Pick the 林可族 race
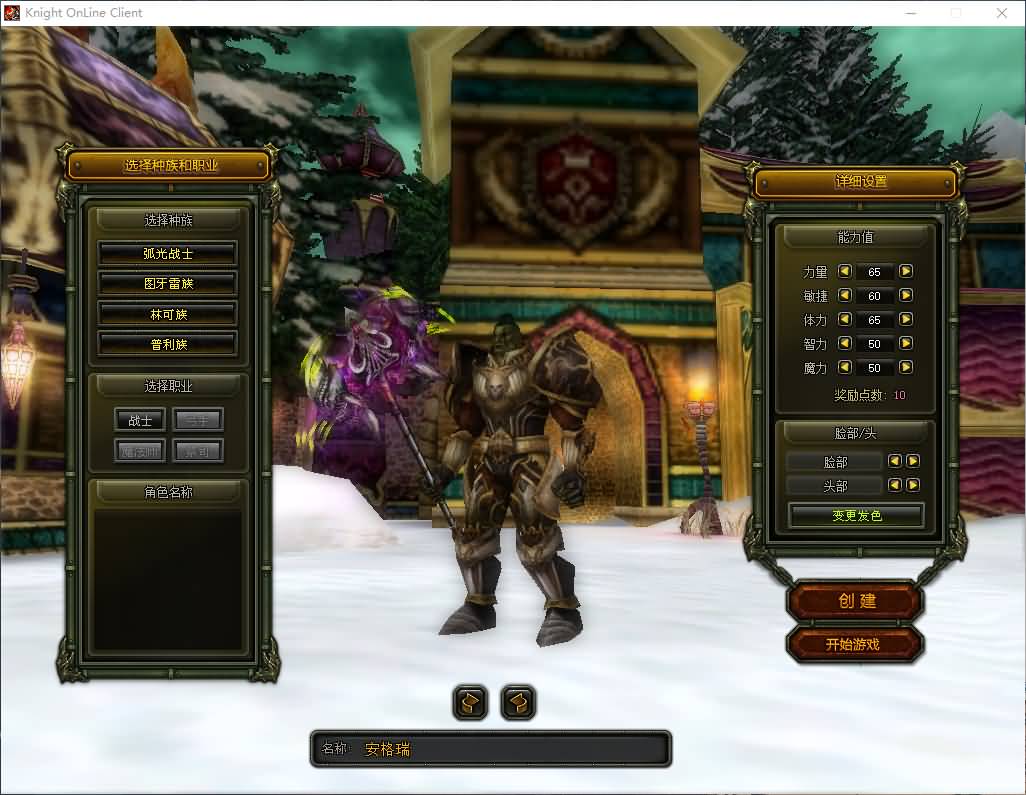The width and height of the screenshot is (1026, 795). [167, 314]
